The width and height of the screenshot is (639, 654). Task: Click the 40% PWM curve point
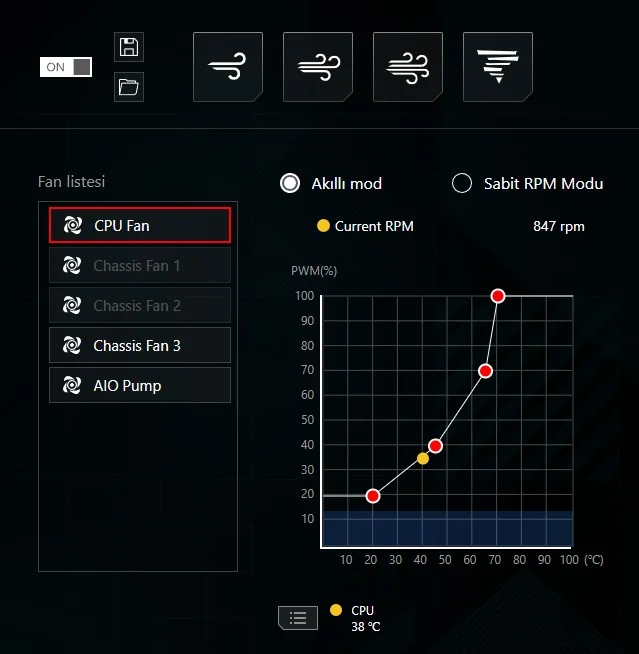pos(436,445)
